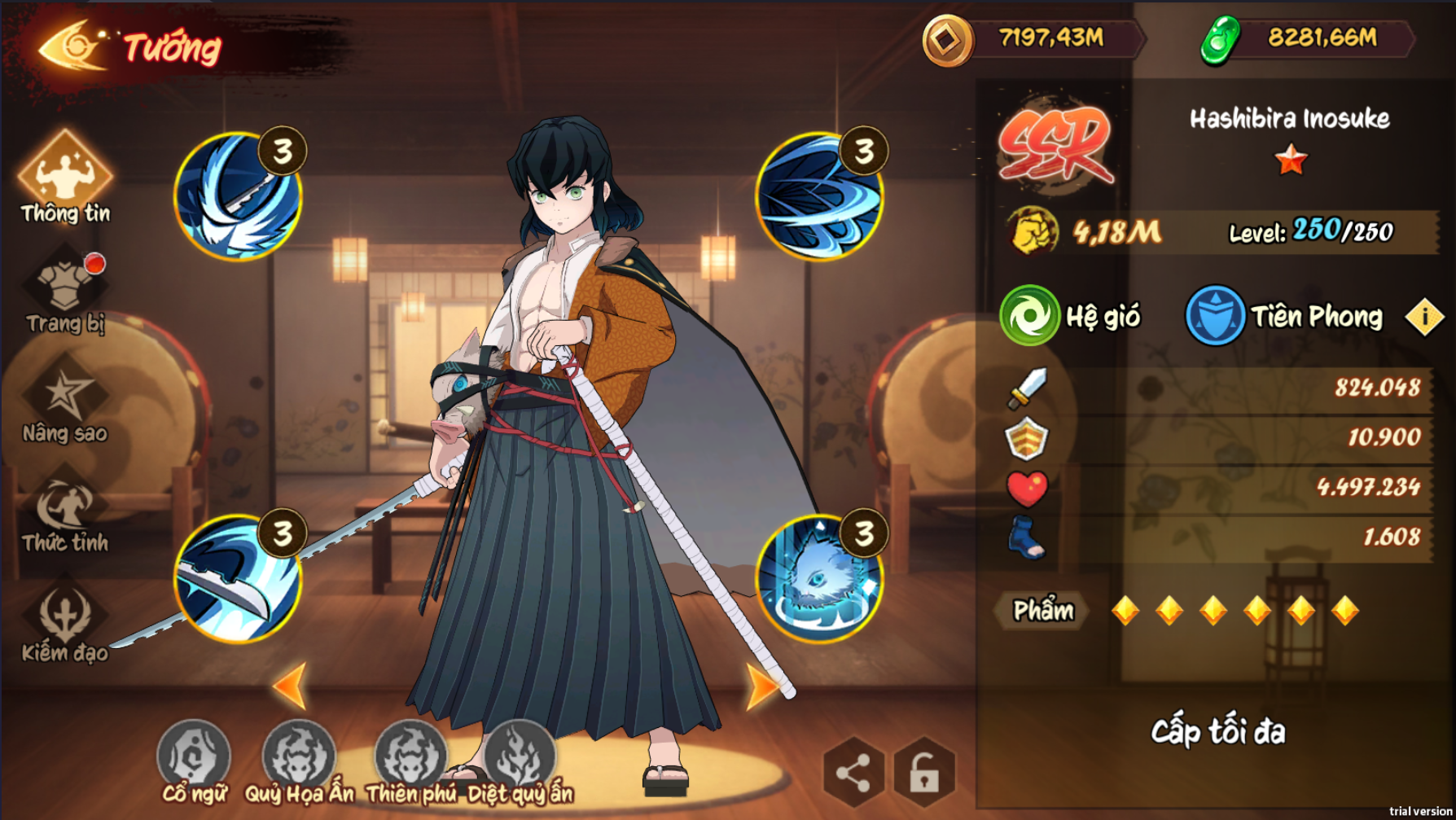Inspect the jagged blade skill icon
1456x820 pixels.
coord(238,578)
